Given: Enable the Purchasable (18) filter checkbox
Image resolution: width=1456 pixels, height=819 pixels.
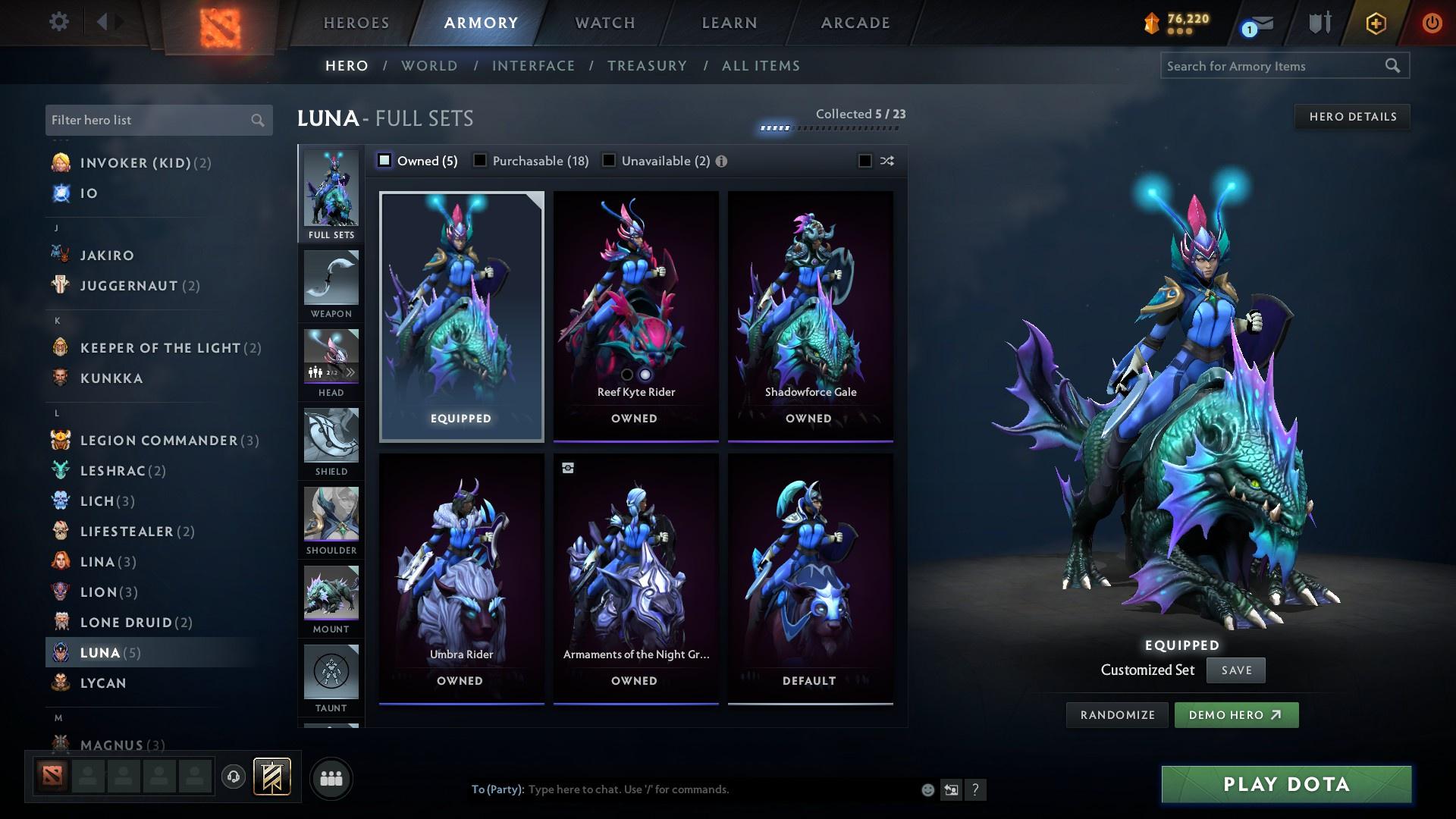Looking at the screenshot, I should click(x=480, y=161).
